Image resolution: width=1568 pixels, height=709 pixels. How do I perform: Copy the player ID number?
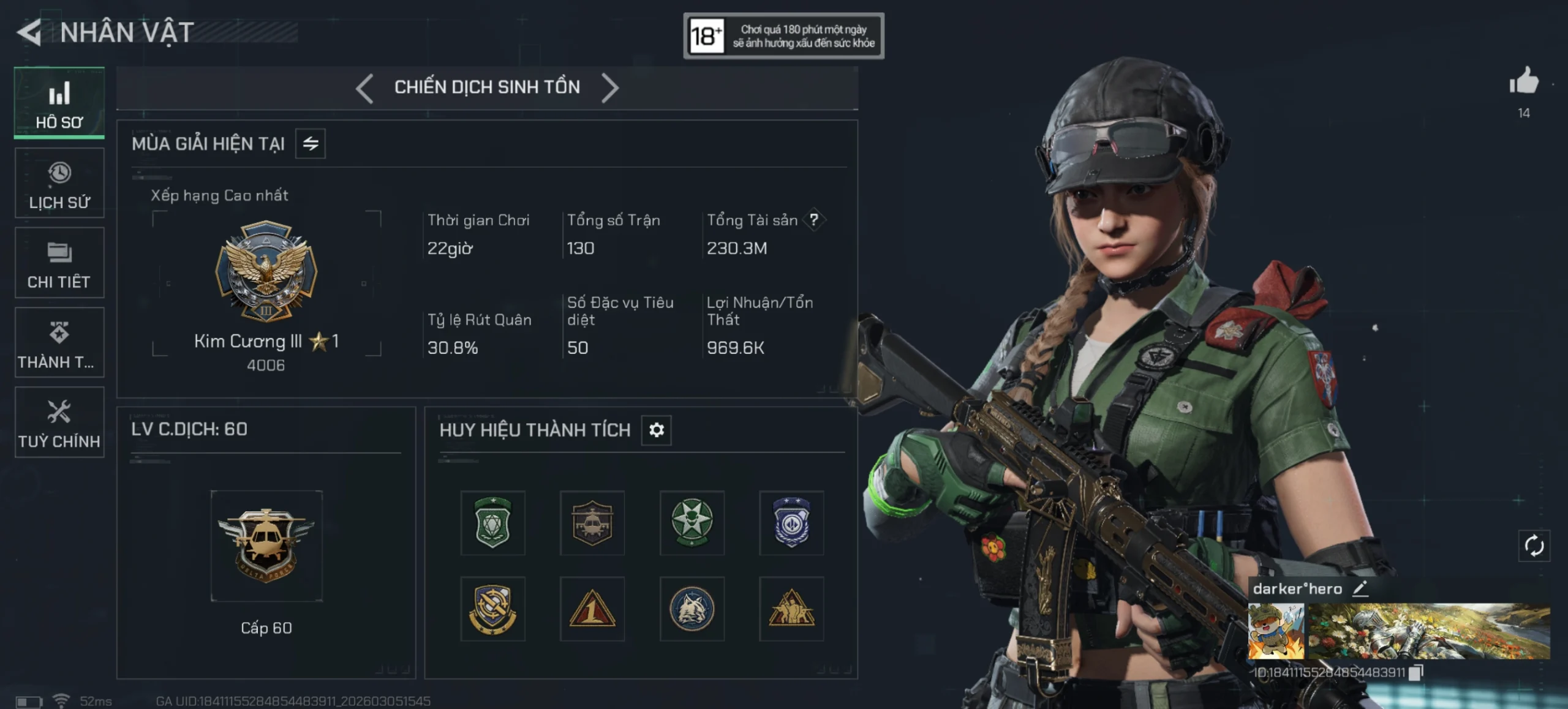pyautogui.click(x=1415, y=673)
